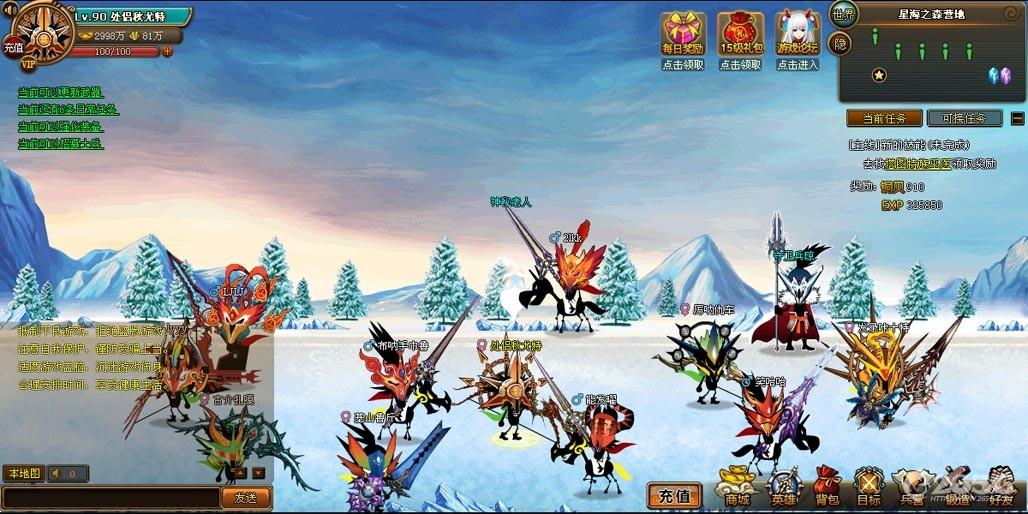Open the 背包 backpack

click(x=827, y=487)
